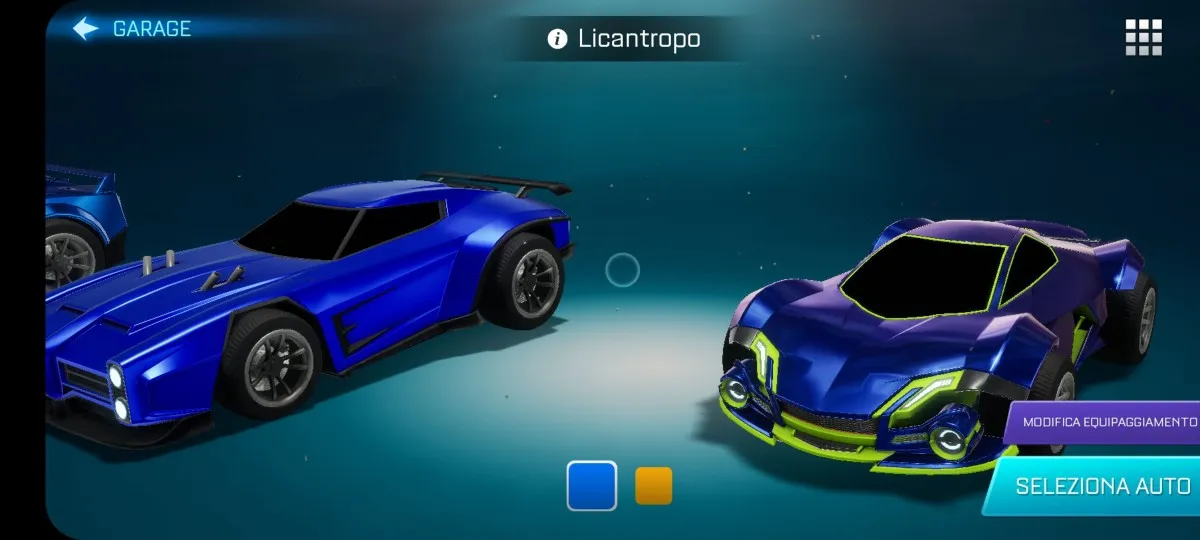Choose the orange team color swatch
1200x540 pixels.
(654, 486)
